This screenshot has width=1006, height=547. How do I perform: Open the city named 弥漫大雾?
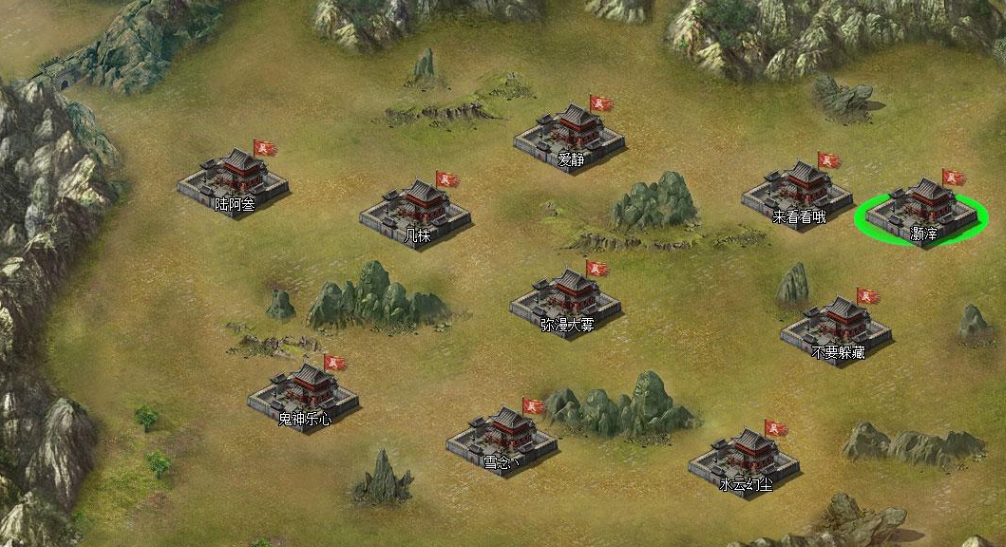point(566,299)
